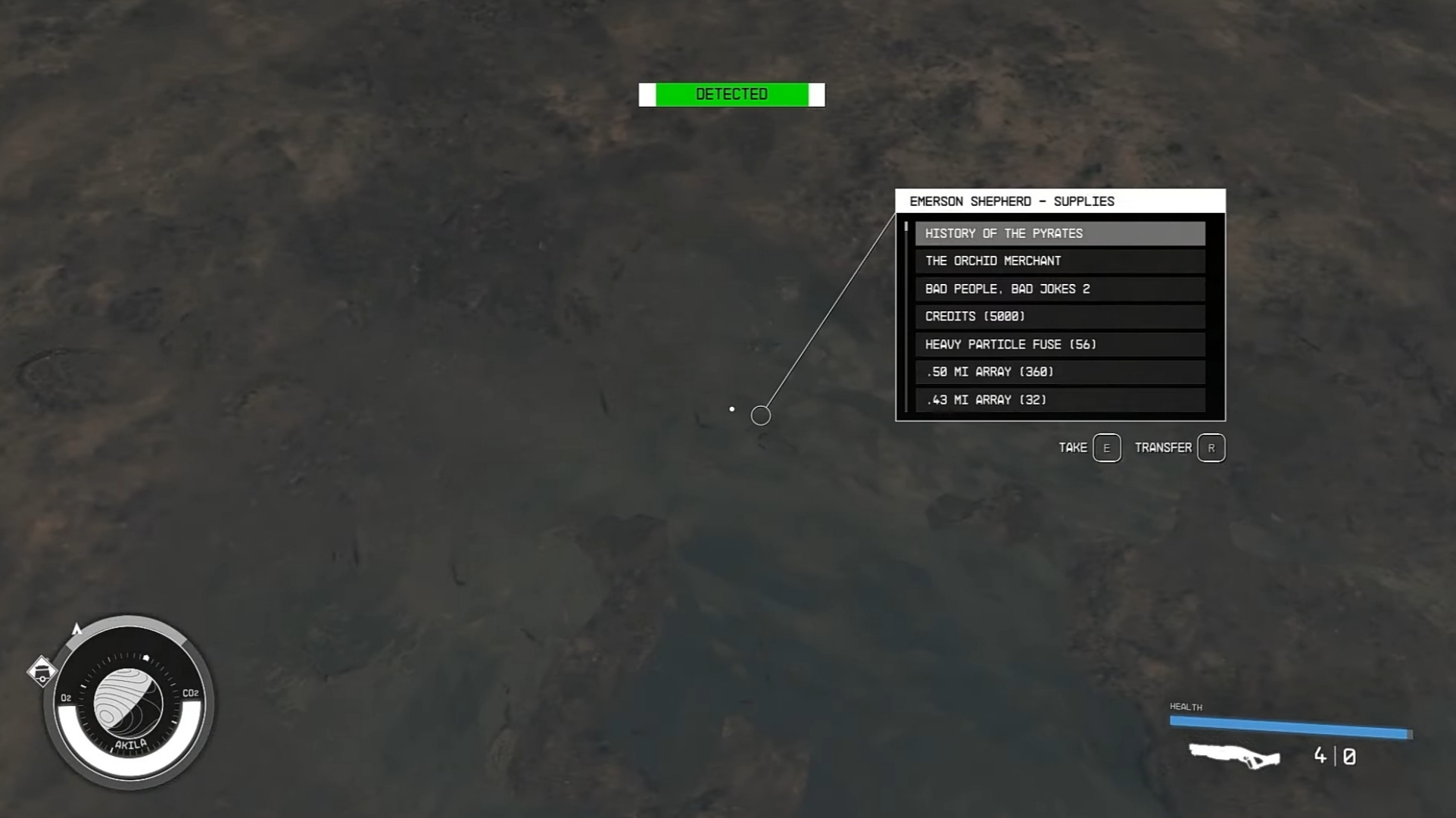Click the green Detected status banner
This screenshot has width=1456, height=818.
pyautogui.click(x=731, y=94)
